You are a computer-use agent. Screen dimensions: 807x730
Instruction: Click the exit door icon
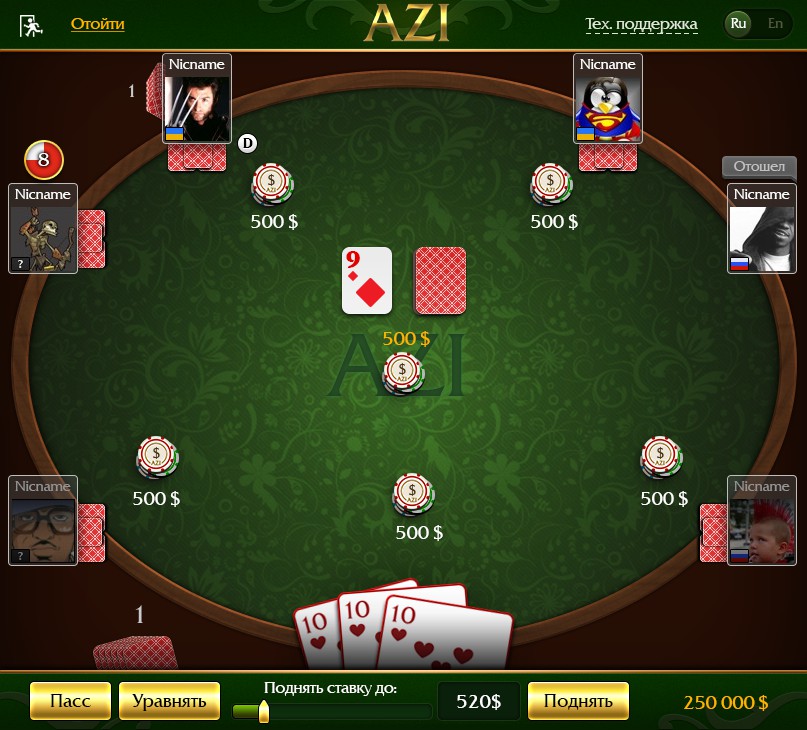31,25
